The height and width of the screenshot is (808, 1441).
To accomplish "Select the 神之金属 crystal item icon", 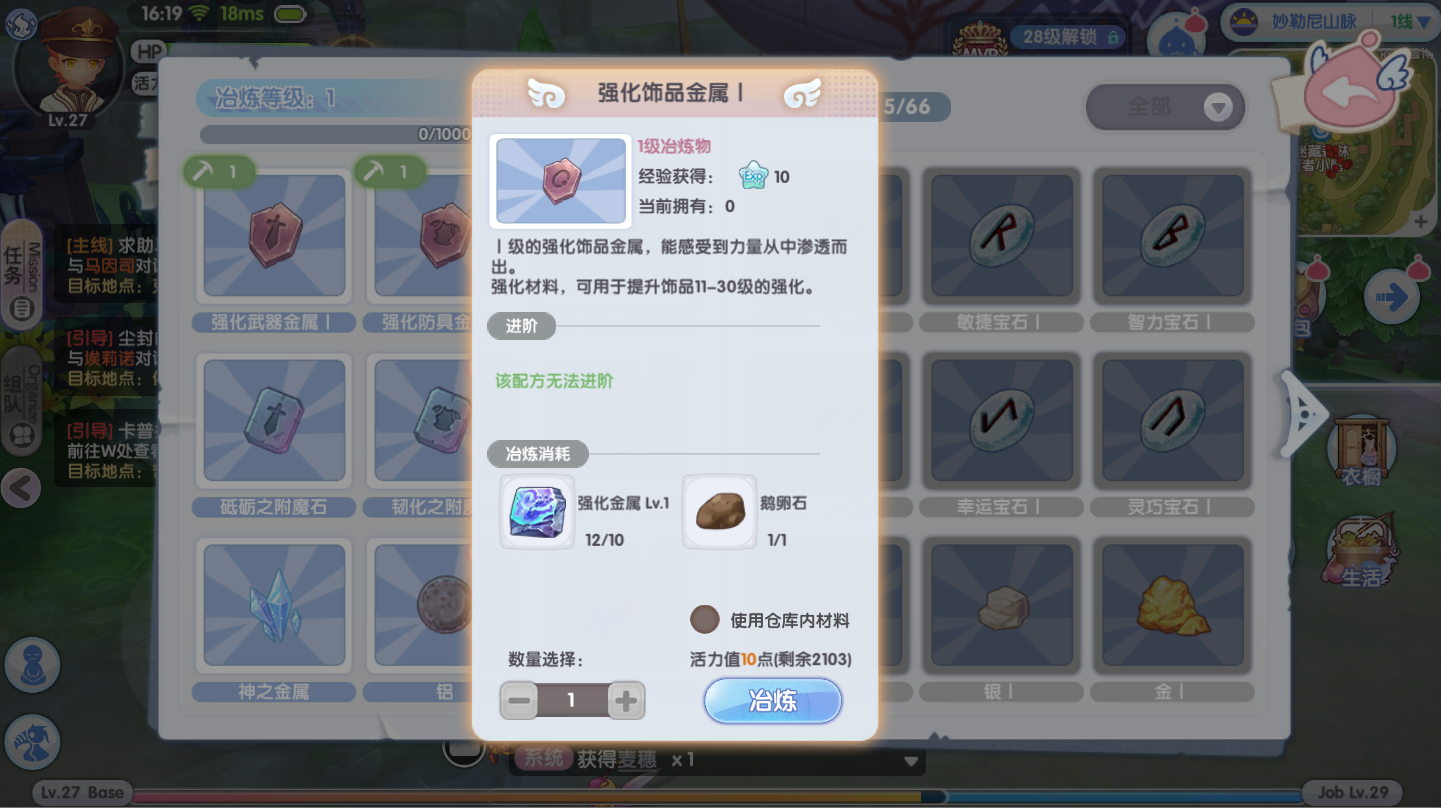I will click(273, 605).
